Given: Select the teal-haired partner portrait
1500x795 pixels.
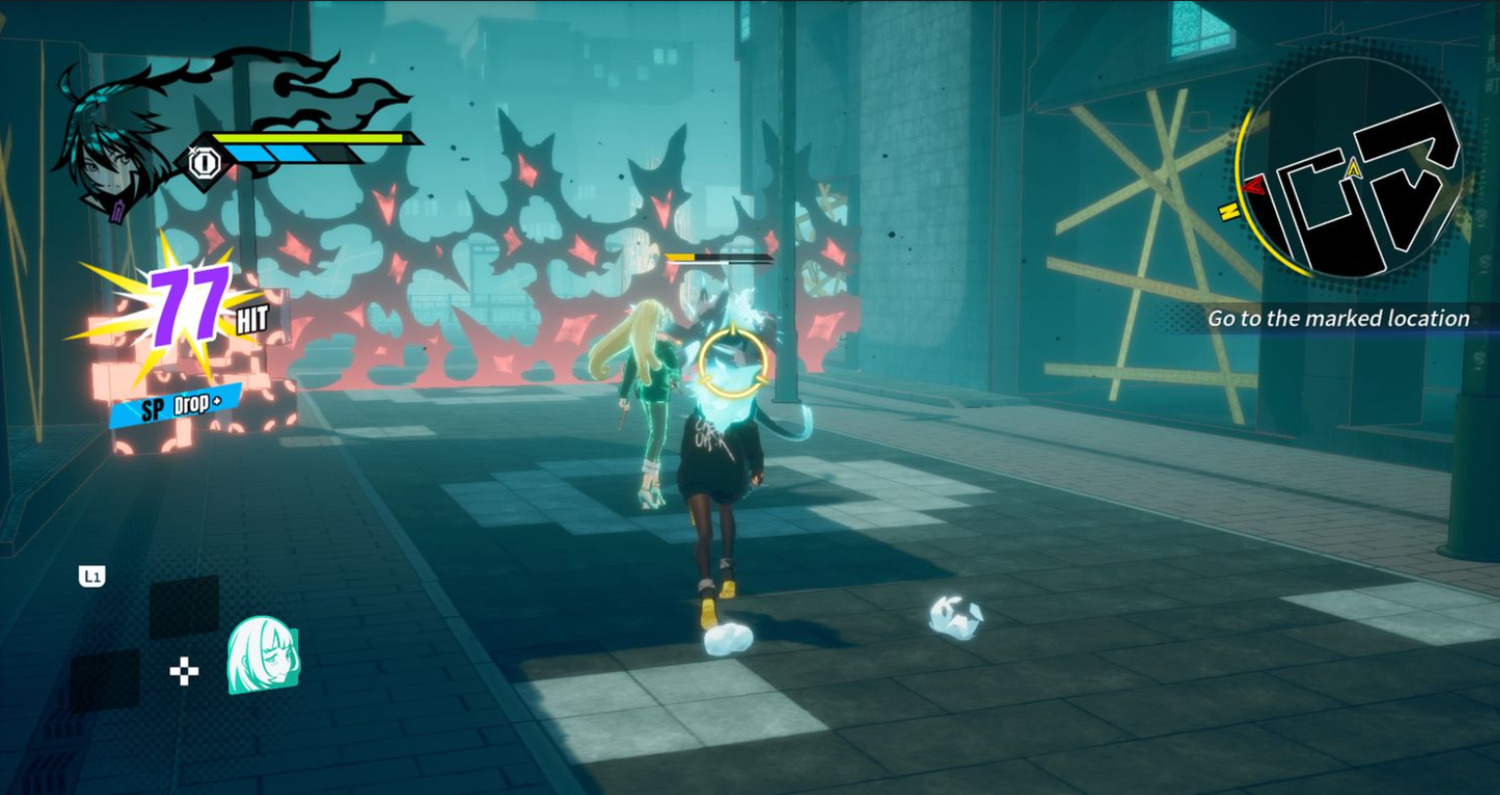Looking at the screenshot, I should pos(263,654).
